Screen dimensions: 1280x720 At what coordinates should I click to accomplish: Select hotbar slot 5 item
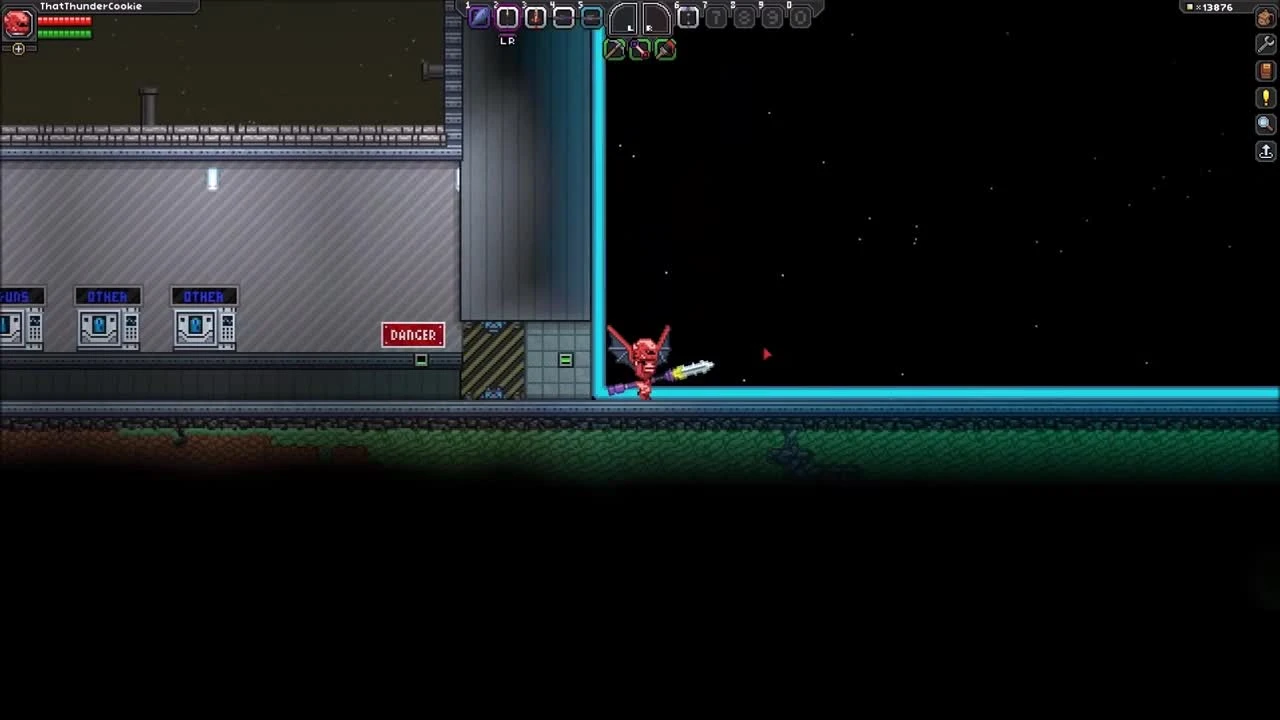point(591,17)
